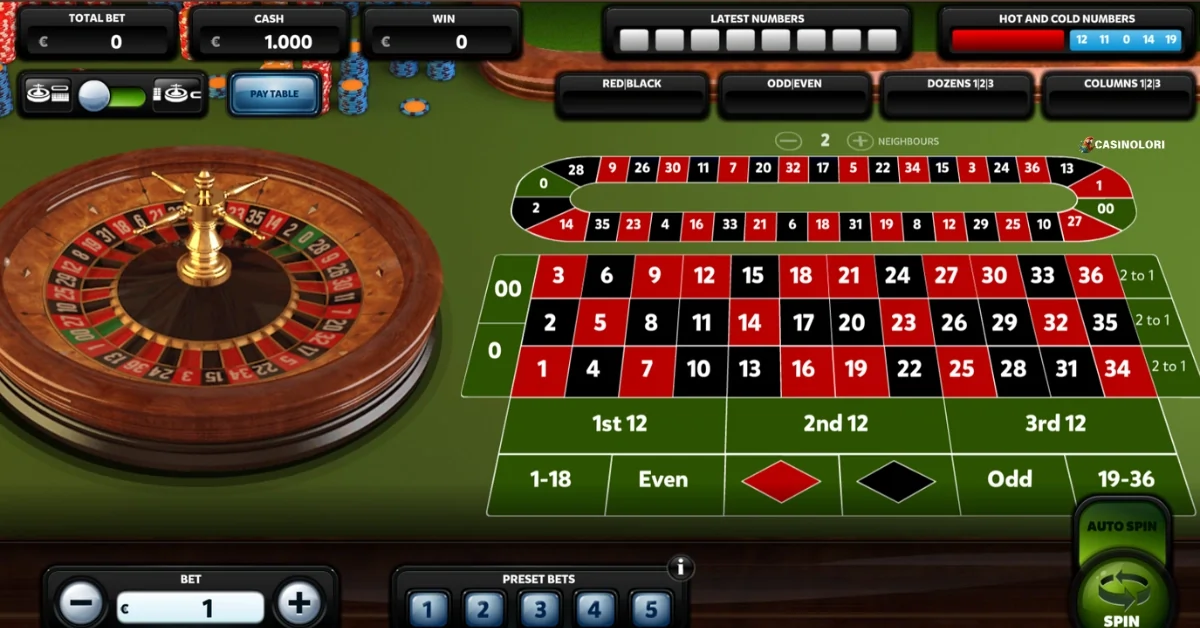Open the Pay Table
The image size is (1200, 628).
(x=274, y=94)
